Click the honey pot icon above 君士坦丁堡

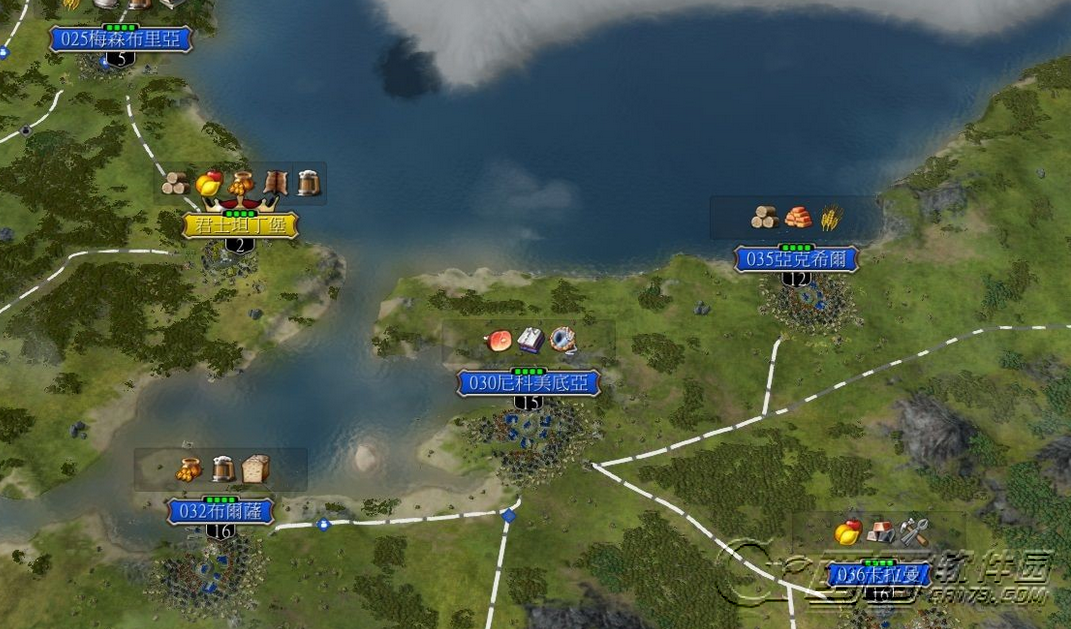[x=241, y=183]
